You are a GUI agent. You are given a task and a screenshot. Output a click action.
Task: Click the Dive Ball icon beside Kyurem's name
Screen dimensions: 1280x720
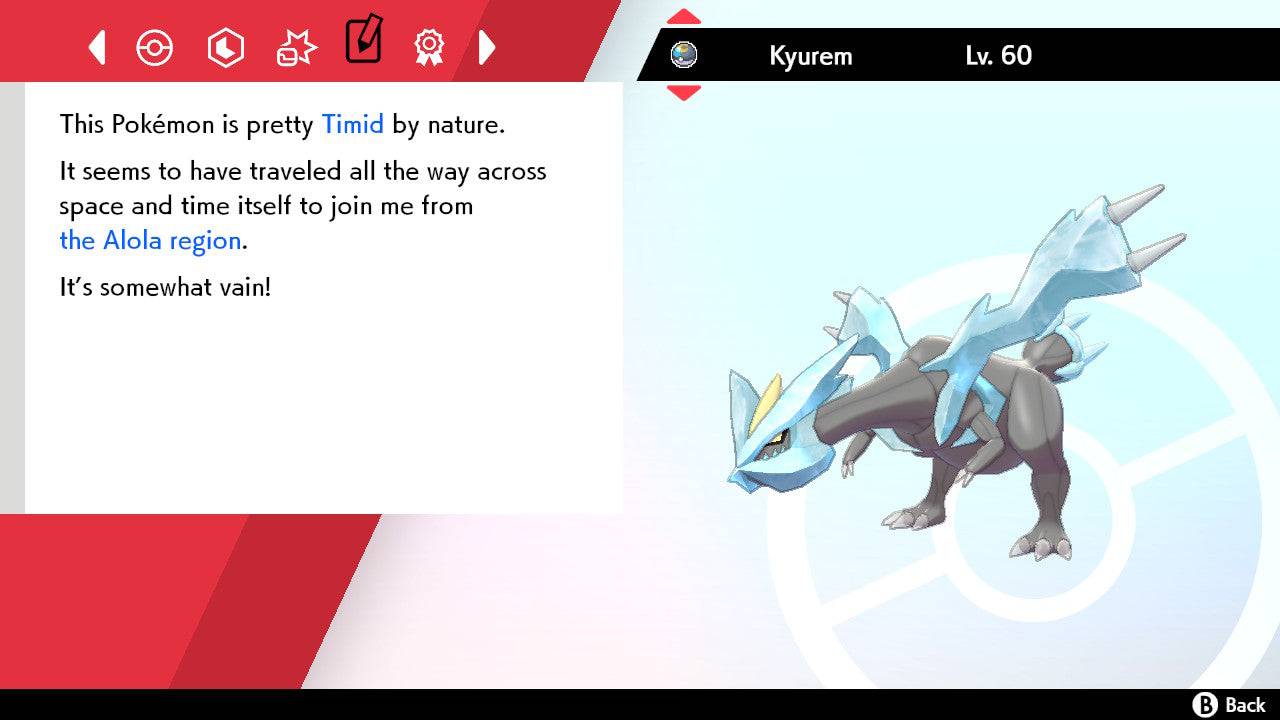[685, 56]
